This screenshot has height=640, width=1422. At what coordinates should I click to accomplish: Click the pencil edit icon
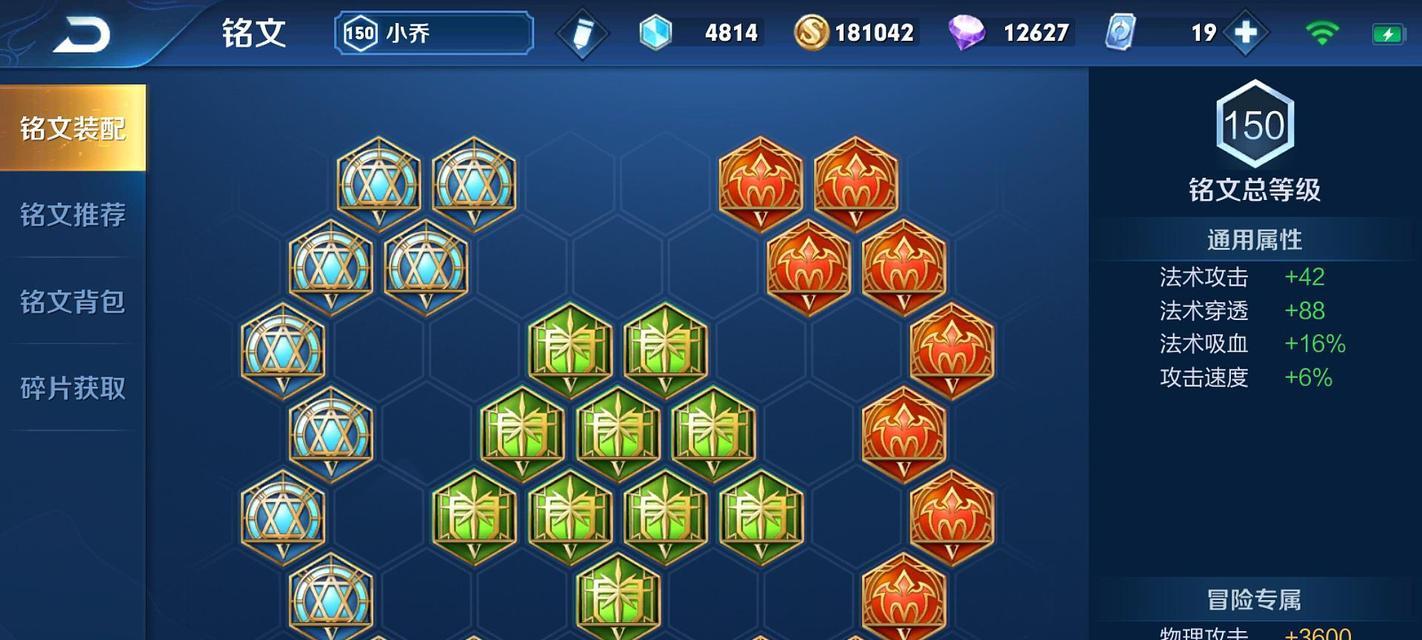(581, 34)
